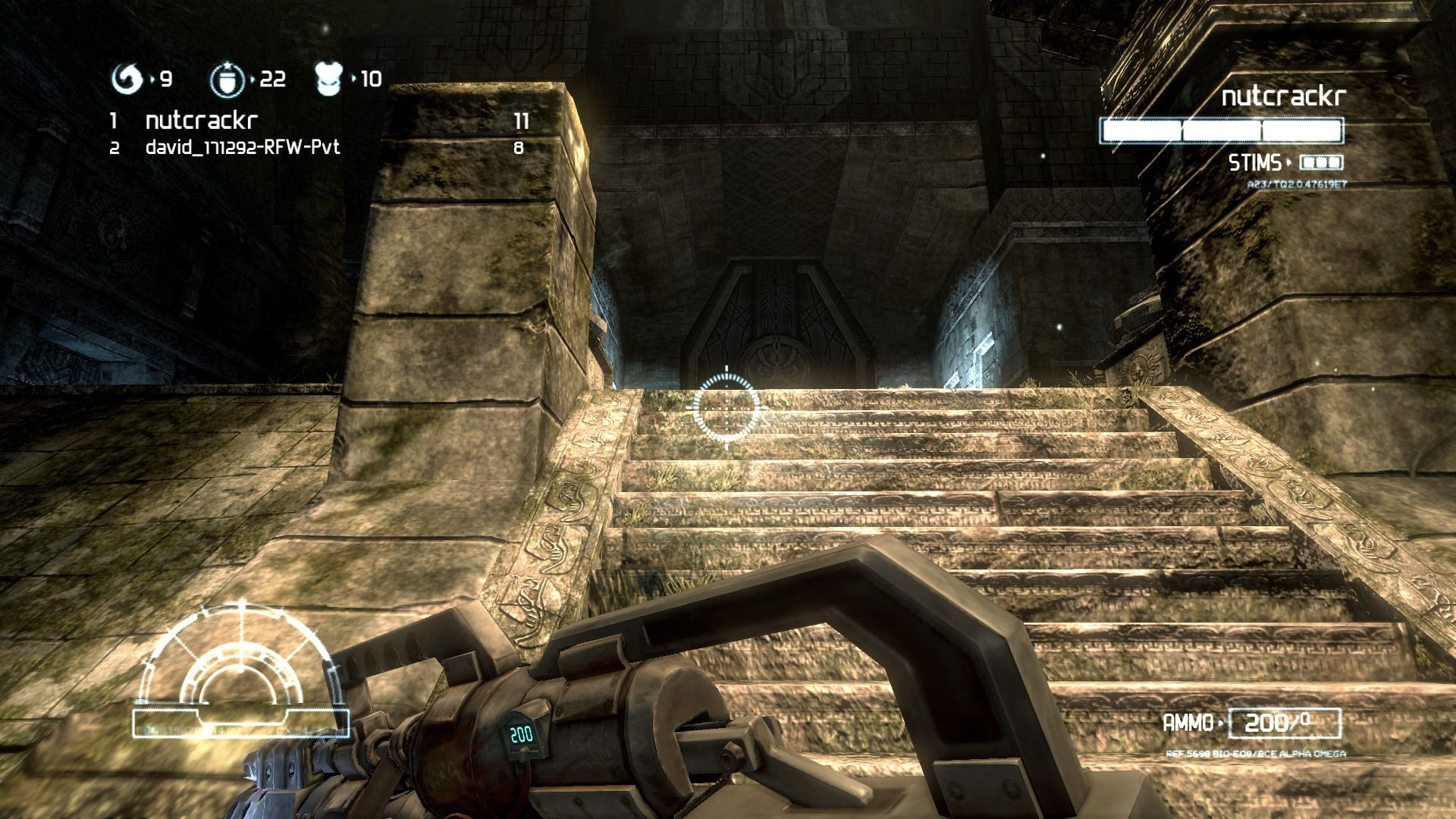
Task: Select nutcrackr on the scoreboard
Action: tap(199, 119)
